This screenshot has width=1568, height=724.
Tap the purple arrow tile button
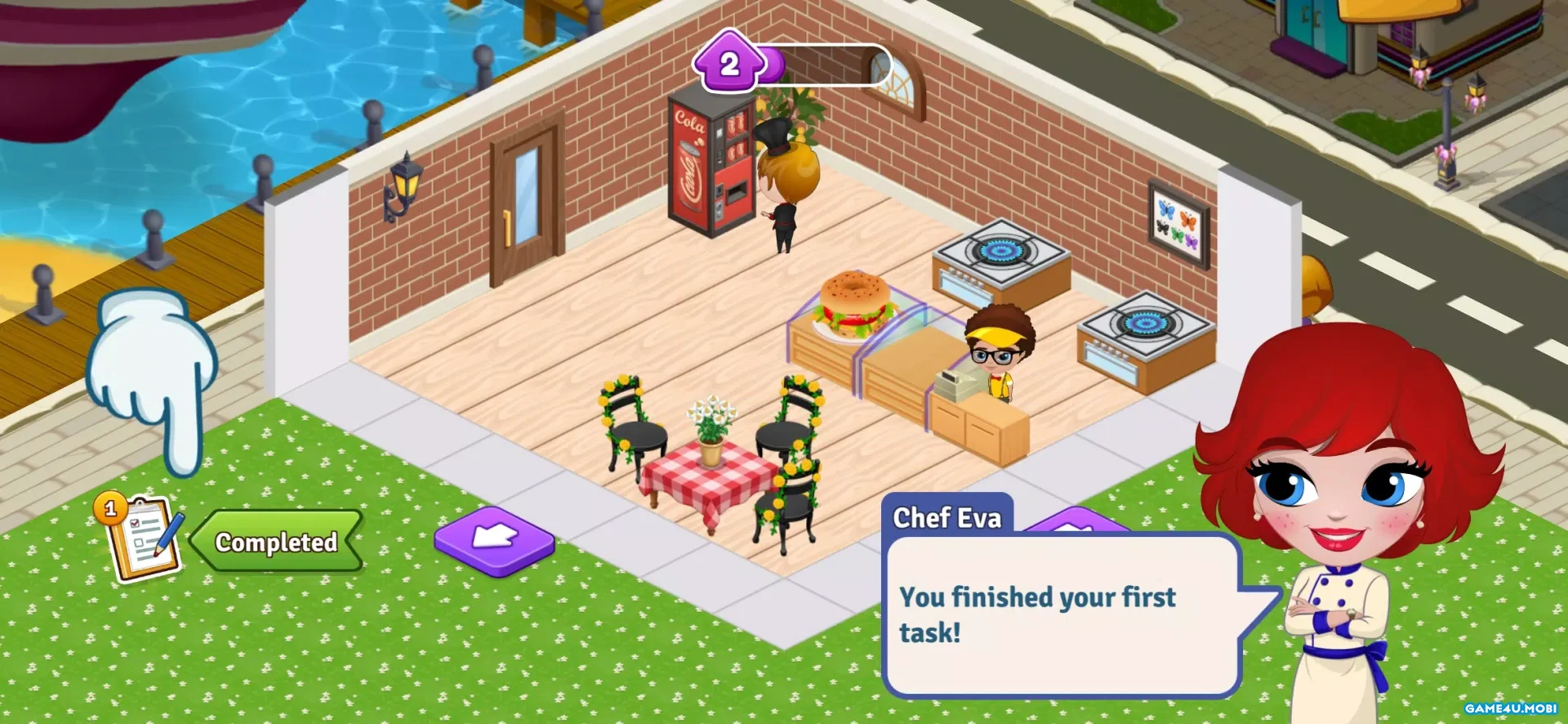tap(494, 539)
